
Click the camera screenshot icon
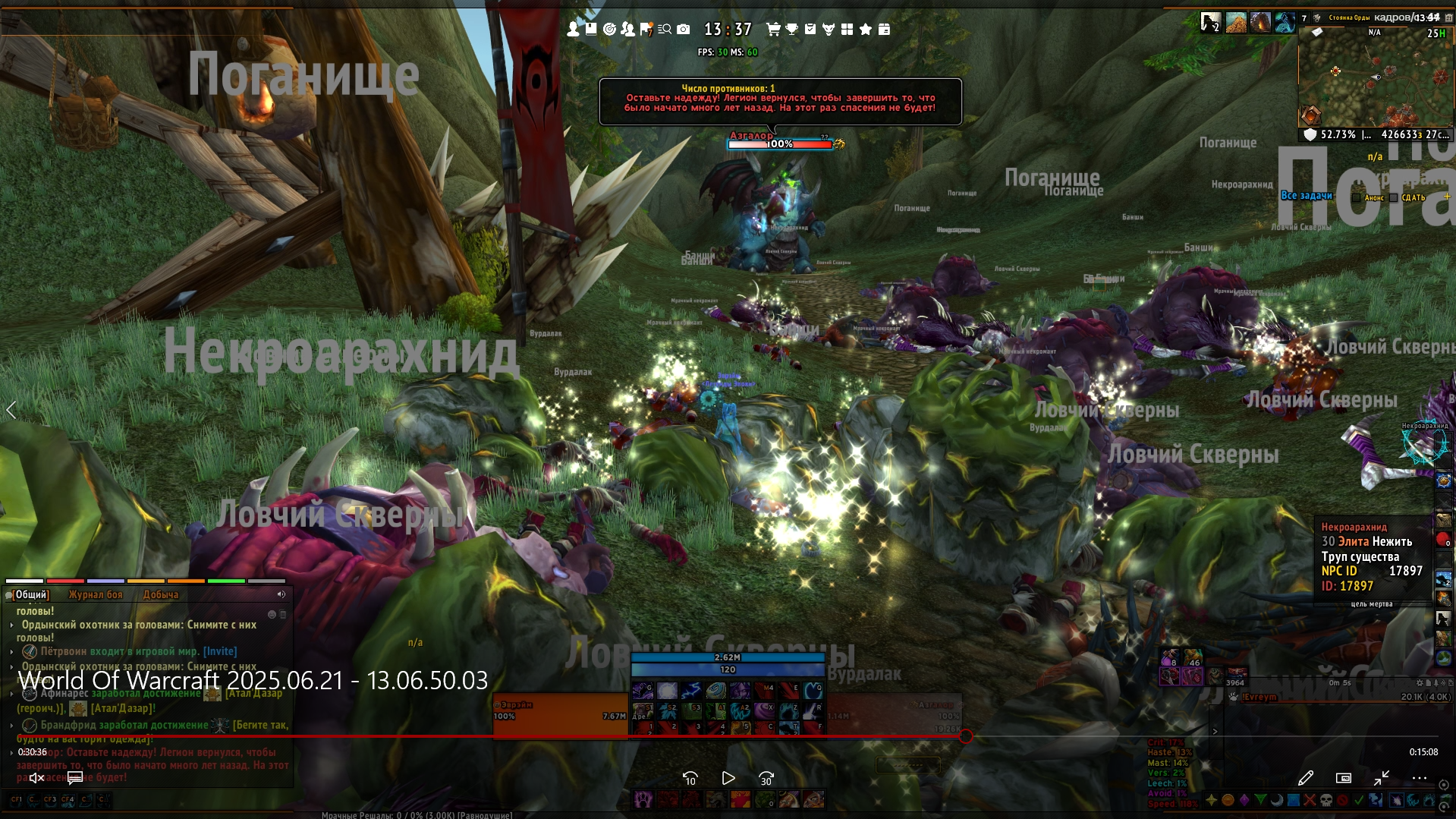click(684, 29)
